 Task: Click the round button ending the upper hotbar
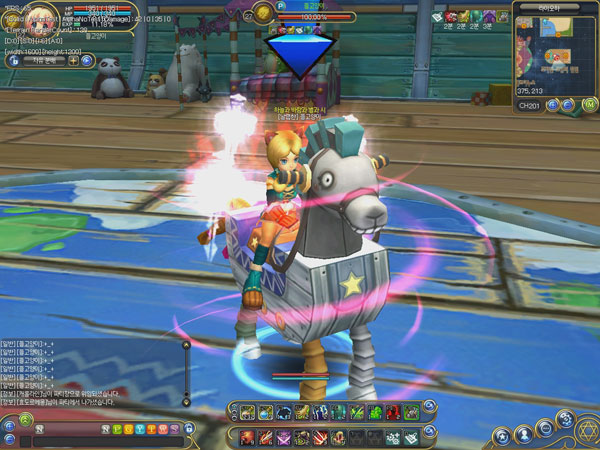click(x=429, y=407)
